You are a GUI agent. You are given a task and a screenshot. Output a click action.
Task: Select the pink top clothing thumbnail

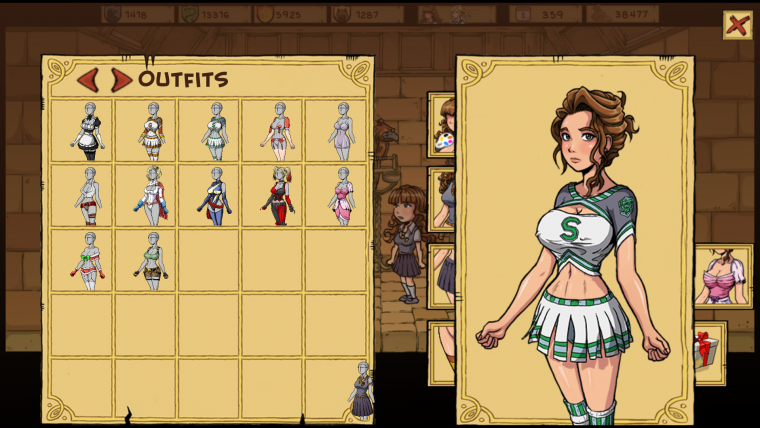(722, 276)
